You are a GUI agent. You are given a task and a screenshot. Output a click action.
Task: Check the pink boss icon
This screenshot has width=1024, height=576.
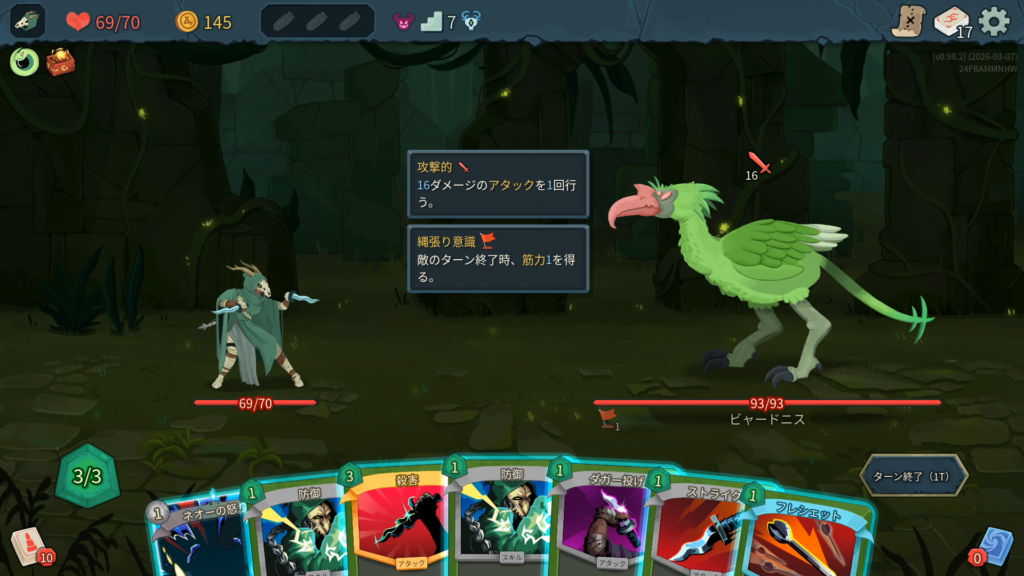coord(403,21)
